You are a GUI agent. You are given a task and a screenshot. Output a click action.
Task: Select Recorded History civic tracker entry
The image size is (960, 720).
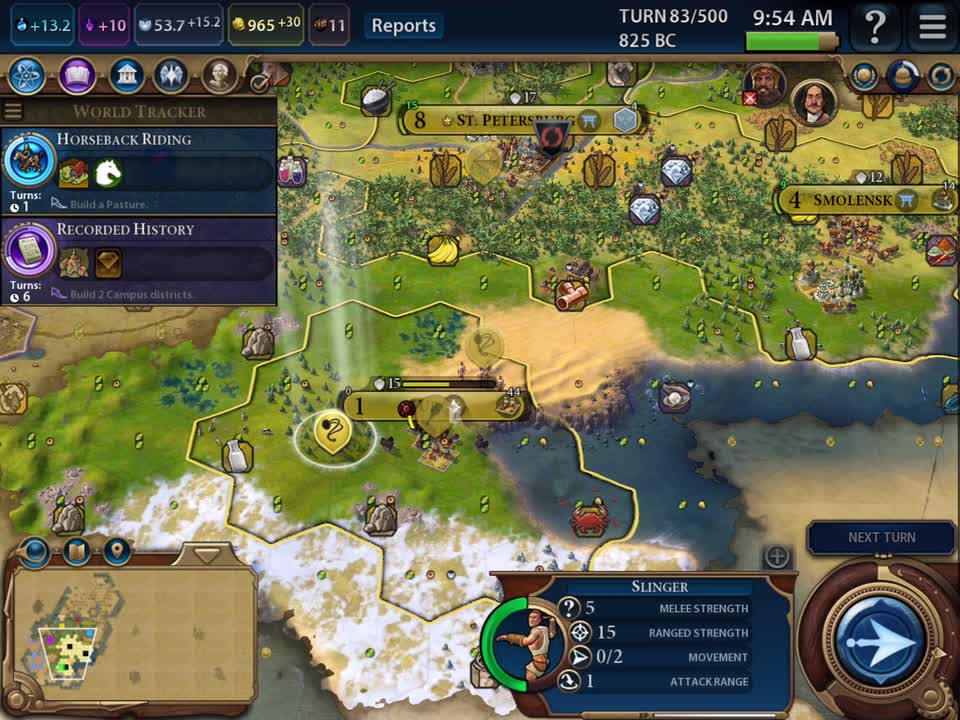138,258
